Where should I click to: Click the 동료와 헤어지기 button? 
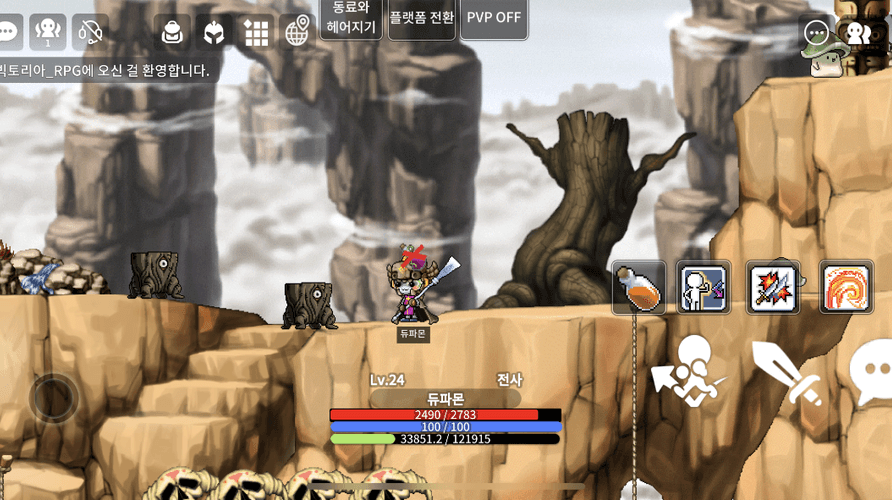(350, 18)
